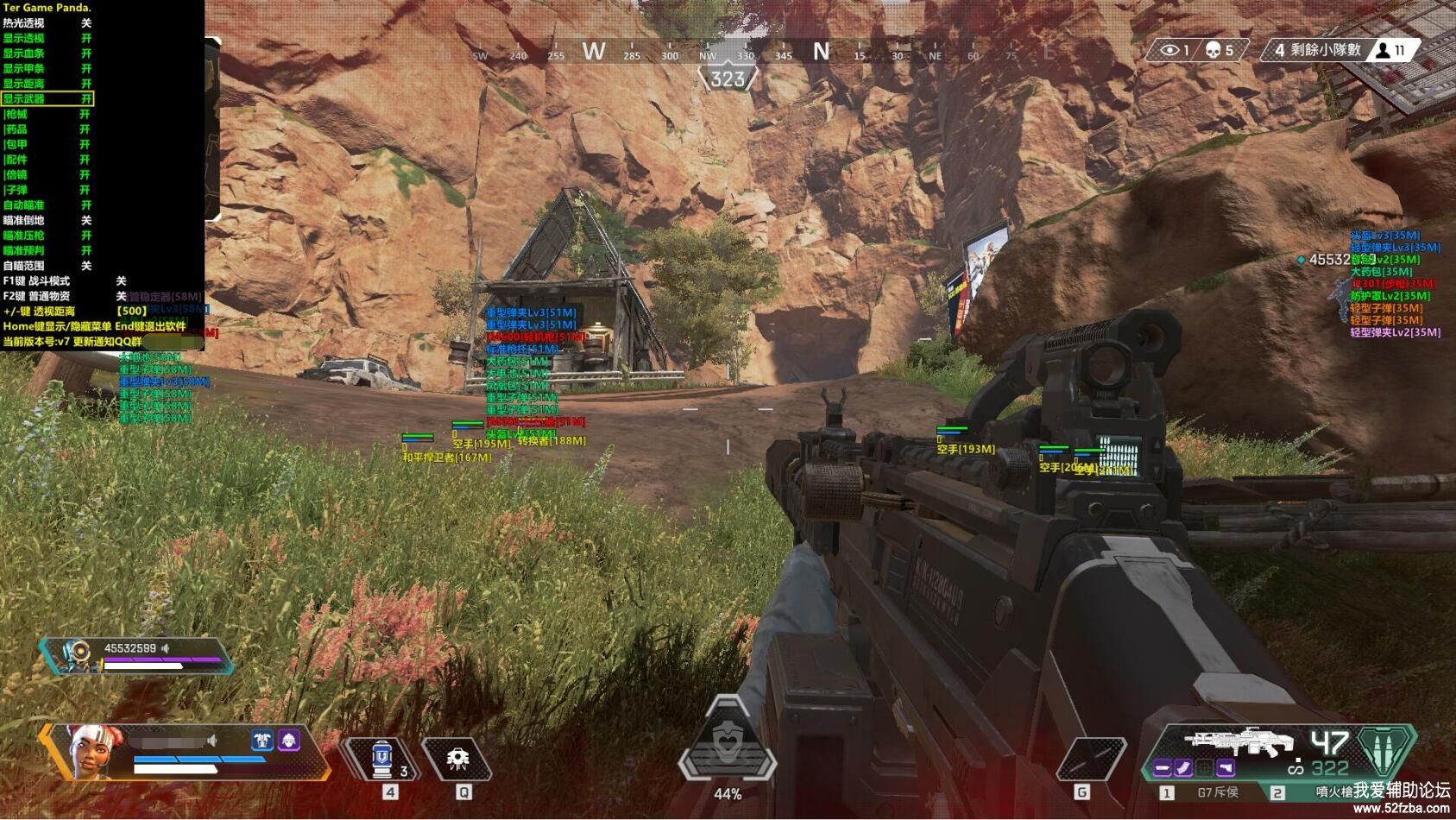
Task: Select the G7 Scout weapon slot
Action: (1217, 792)
